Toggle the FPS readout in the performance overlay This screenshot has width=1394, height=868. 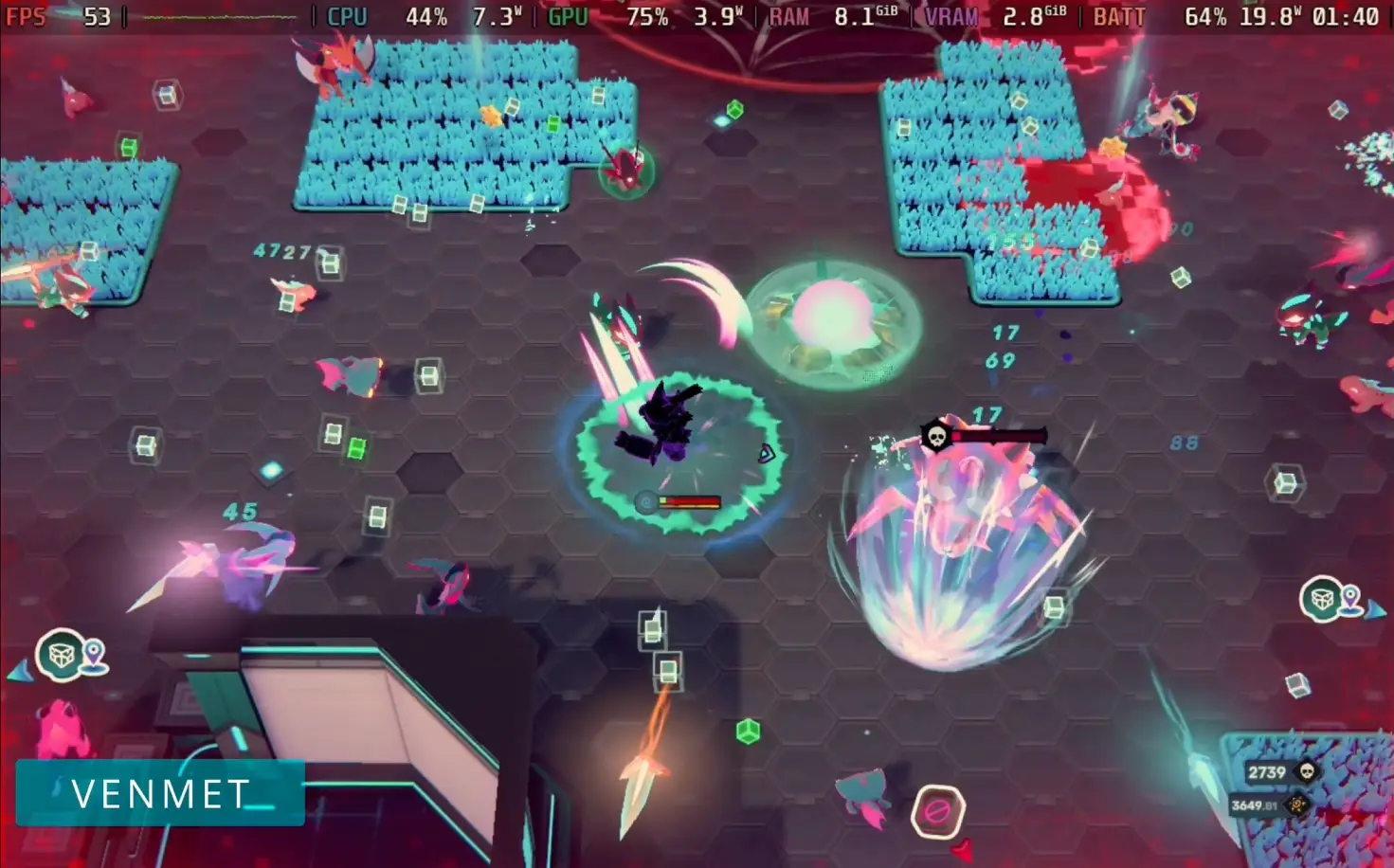pyautogui.click(x=26, y=16)
